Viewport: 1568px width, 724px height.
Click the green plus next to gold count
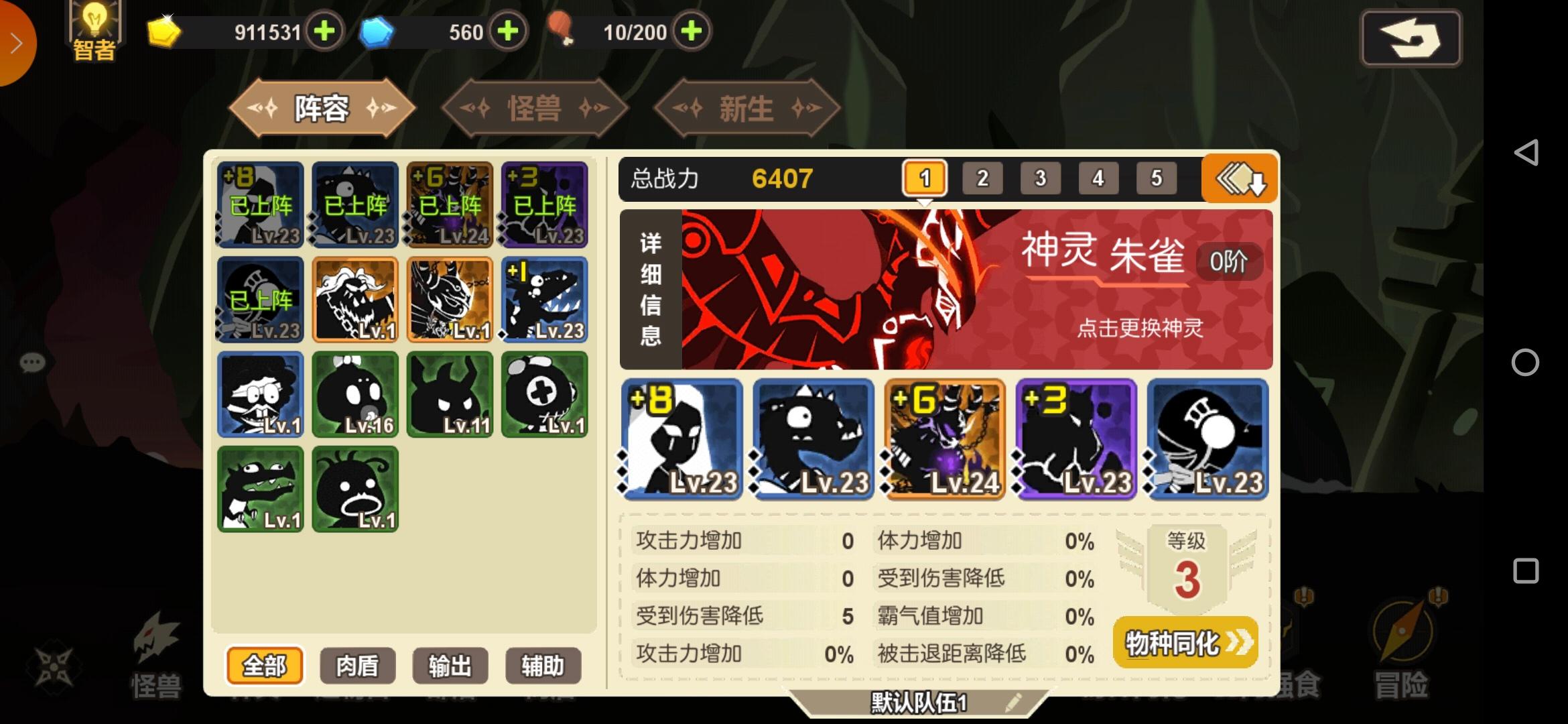pos(324,31)
